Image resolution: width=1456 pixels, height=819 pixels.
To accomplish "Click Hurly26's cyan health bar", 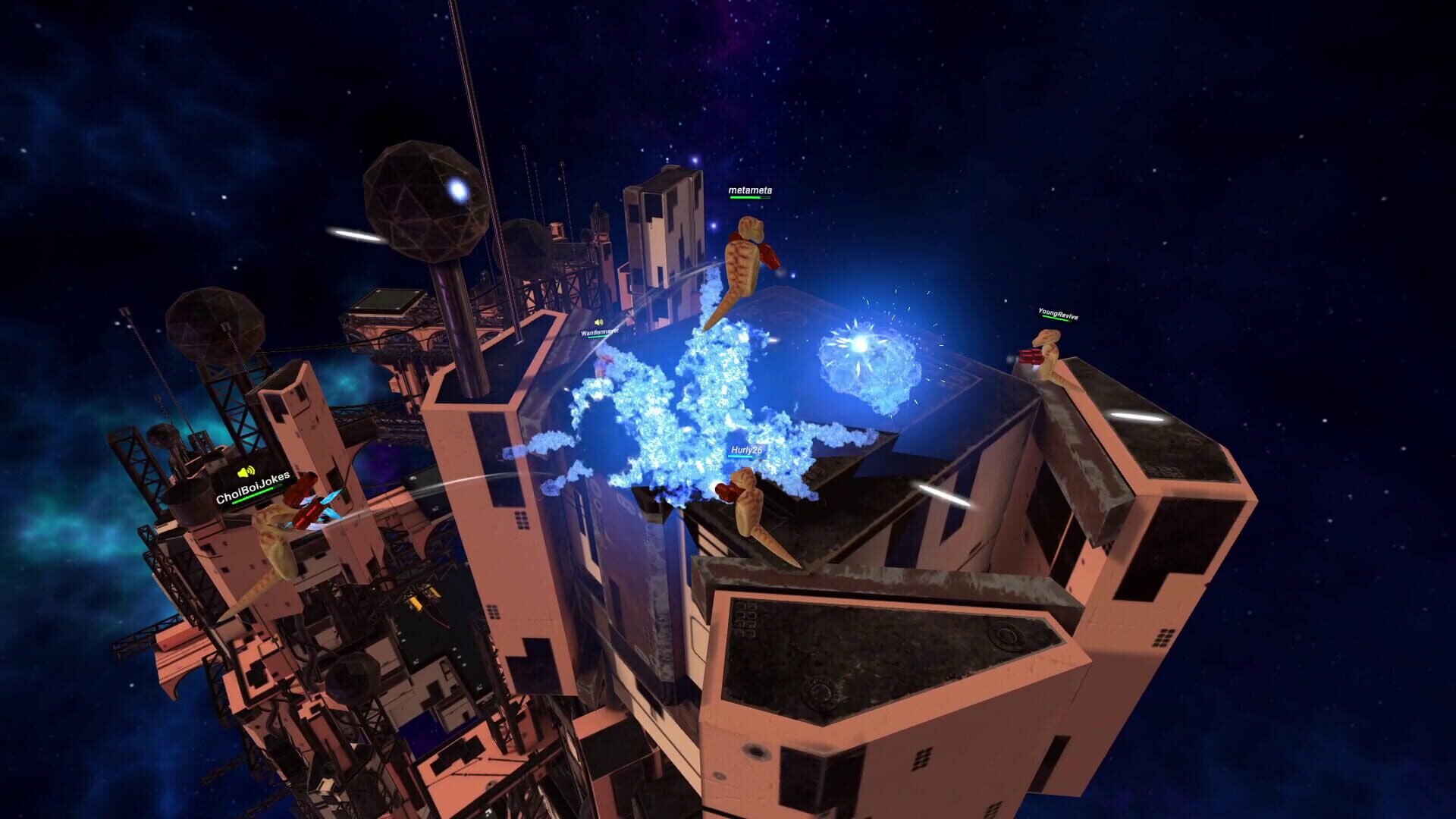I will point(740,457).
